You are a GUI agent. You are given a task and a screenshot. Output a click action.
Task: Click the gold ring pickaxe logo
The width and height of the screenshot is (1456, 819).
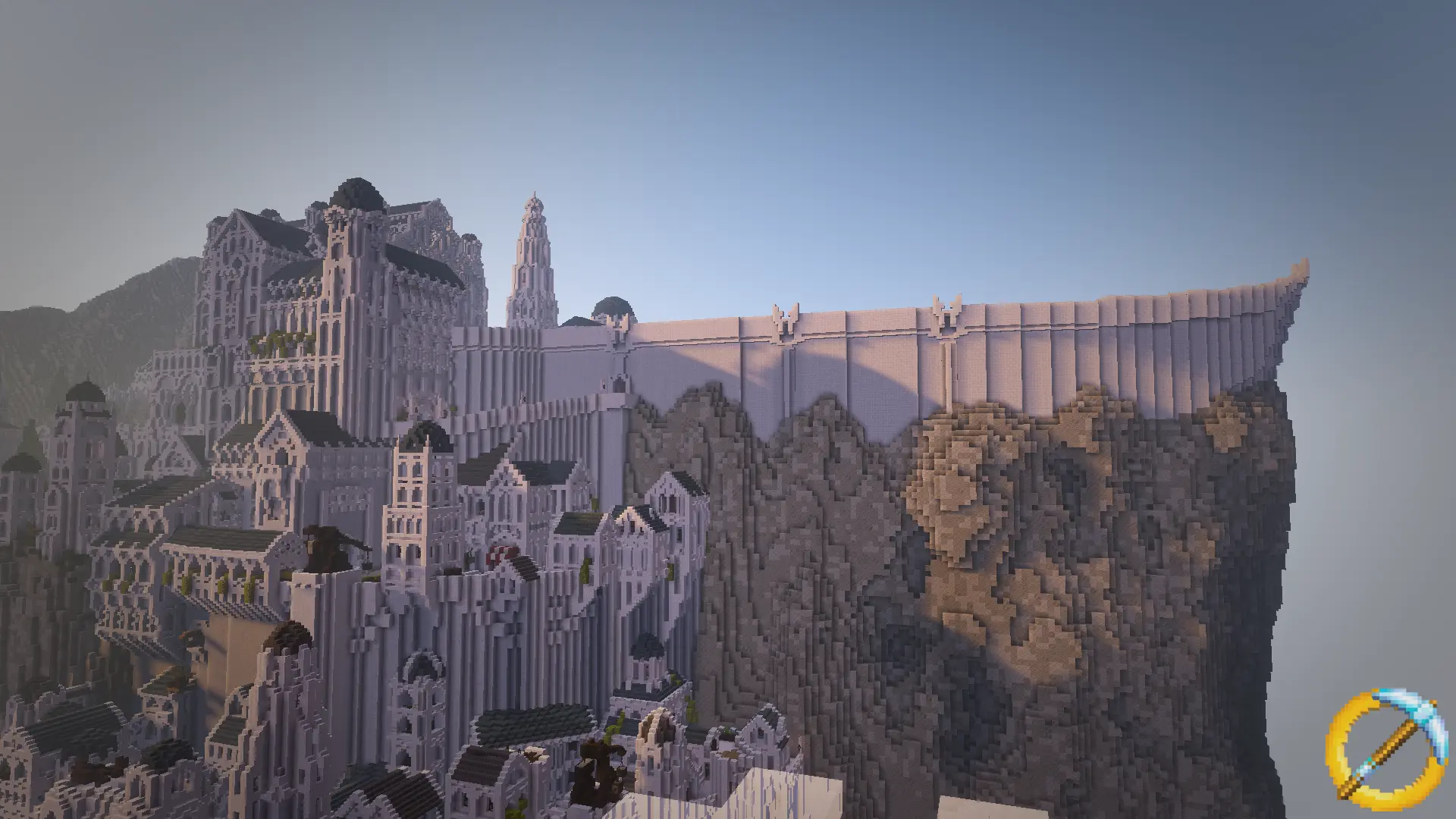coord(1376,755)
